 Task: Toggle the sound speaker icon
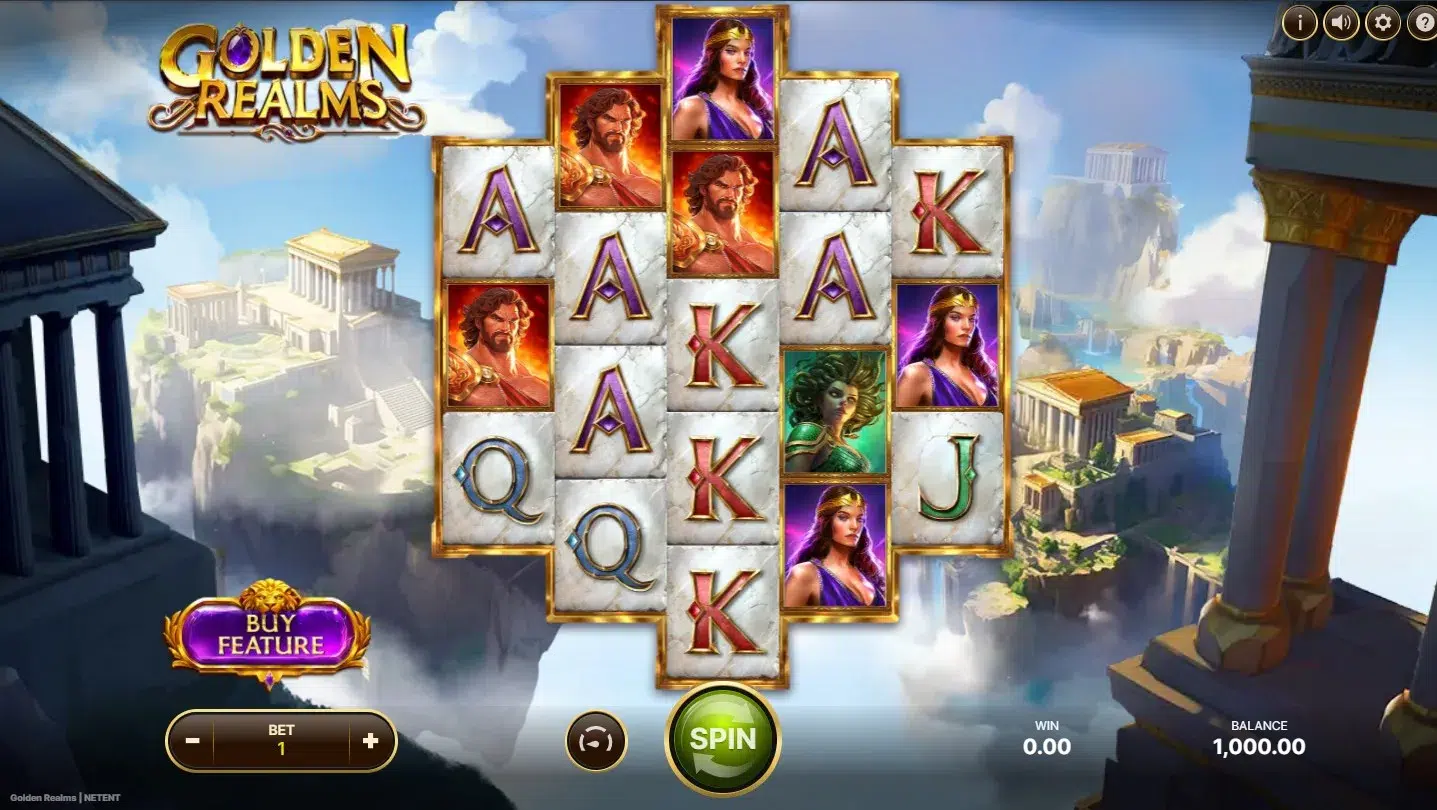point(1341,22)
